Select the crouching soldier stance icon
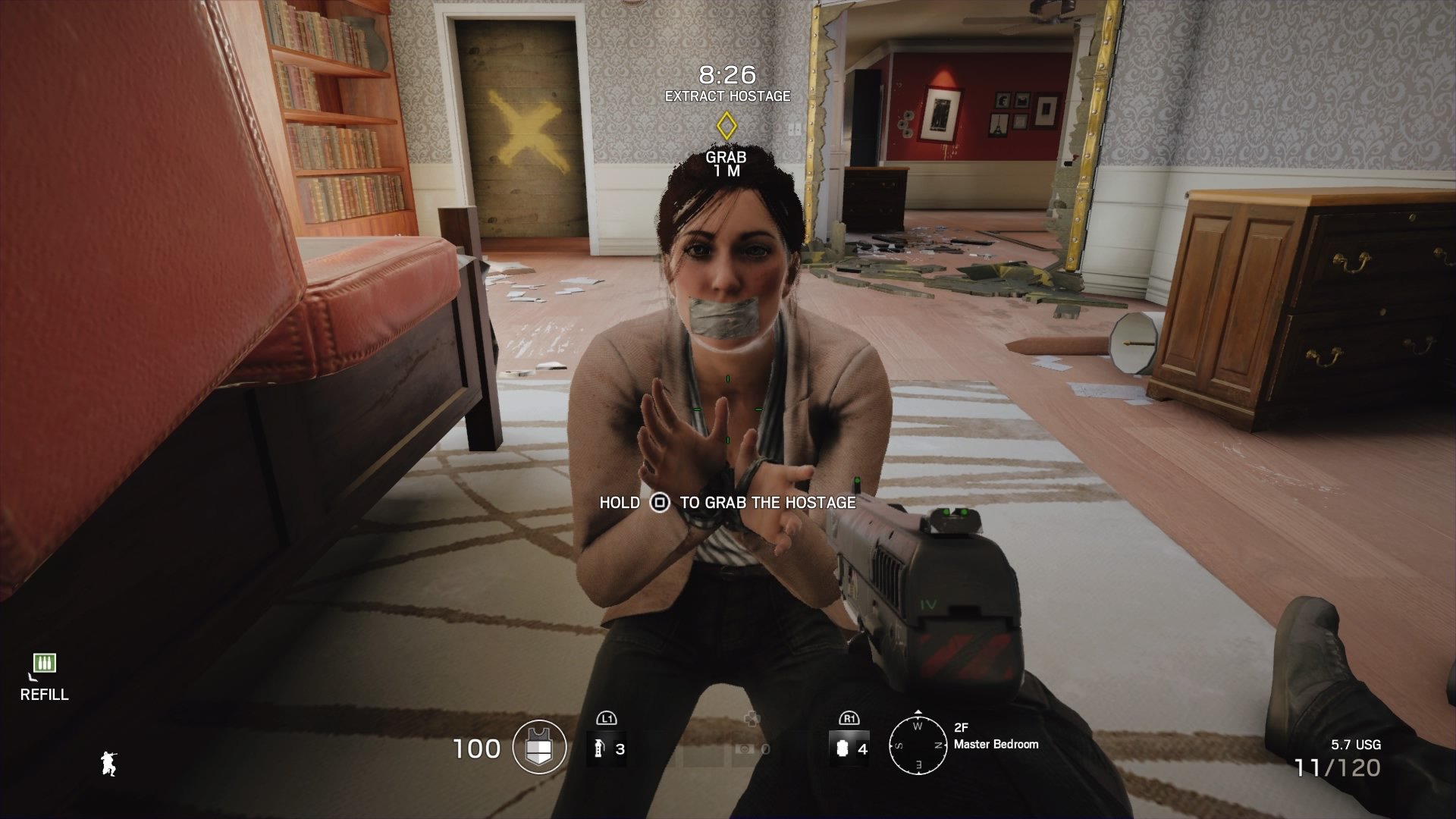Image resolution: width=1456 pixels, height=819 pixels. pos(108,764)
